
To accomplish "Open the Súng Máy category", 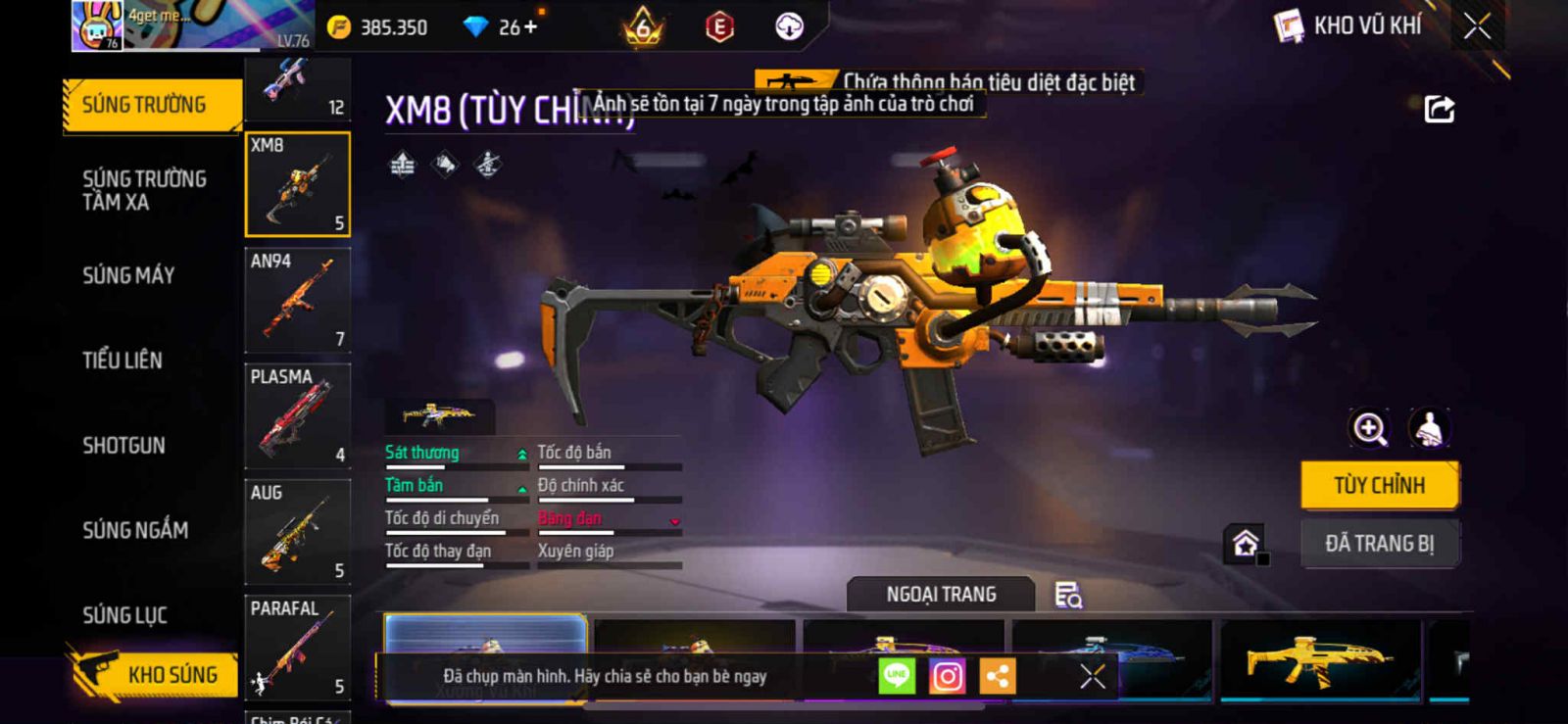I will tap(128, 275).
